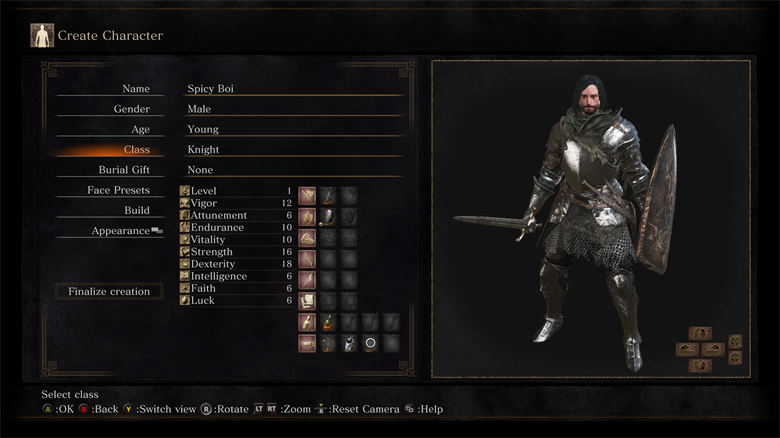Open Face Presets

tap(118, 190)
